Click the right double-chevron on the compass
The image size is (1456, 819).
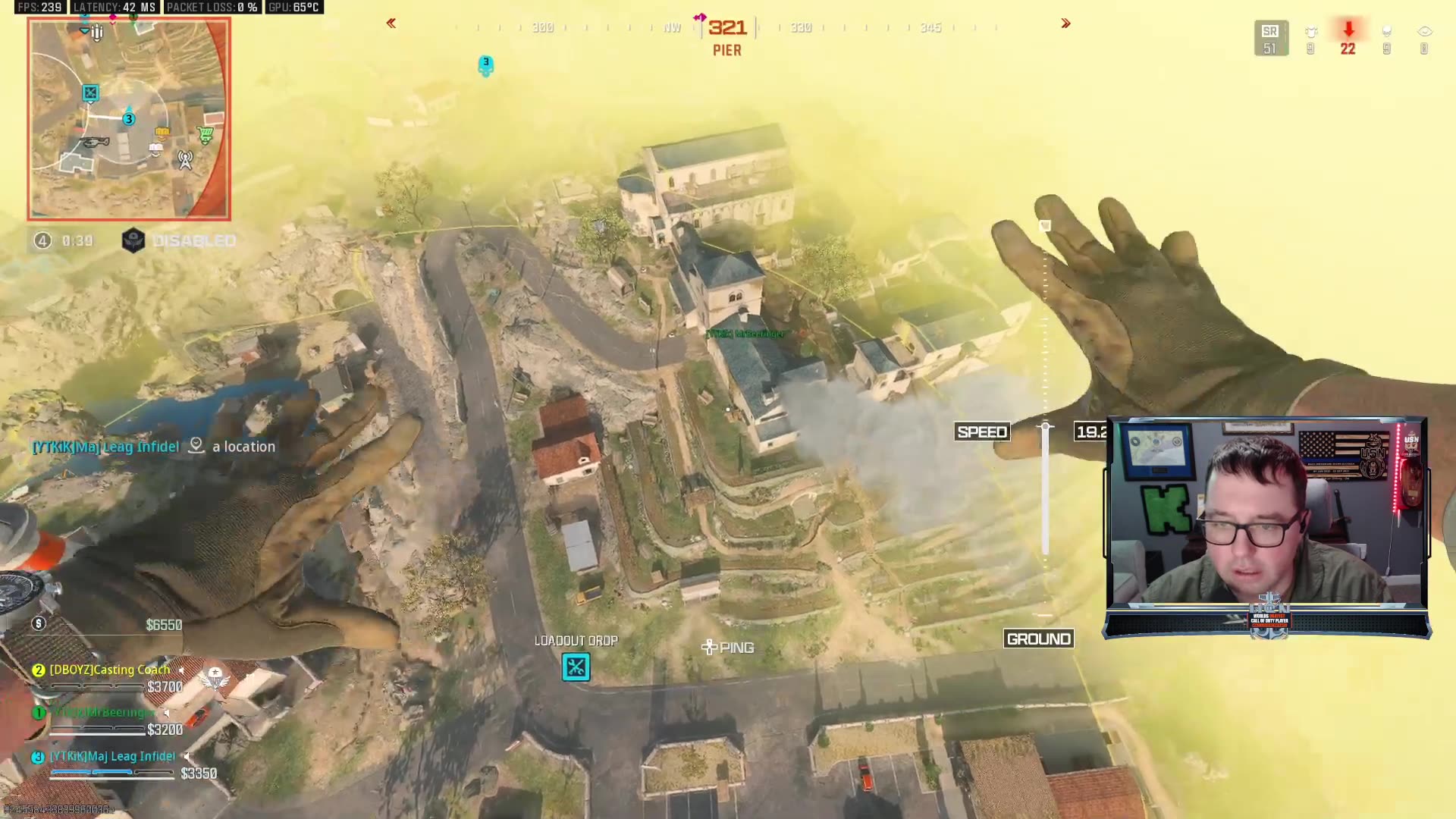point(1065,23)
